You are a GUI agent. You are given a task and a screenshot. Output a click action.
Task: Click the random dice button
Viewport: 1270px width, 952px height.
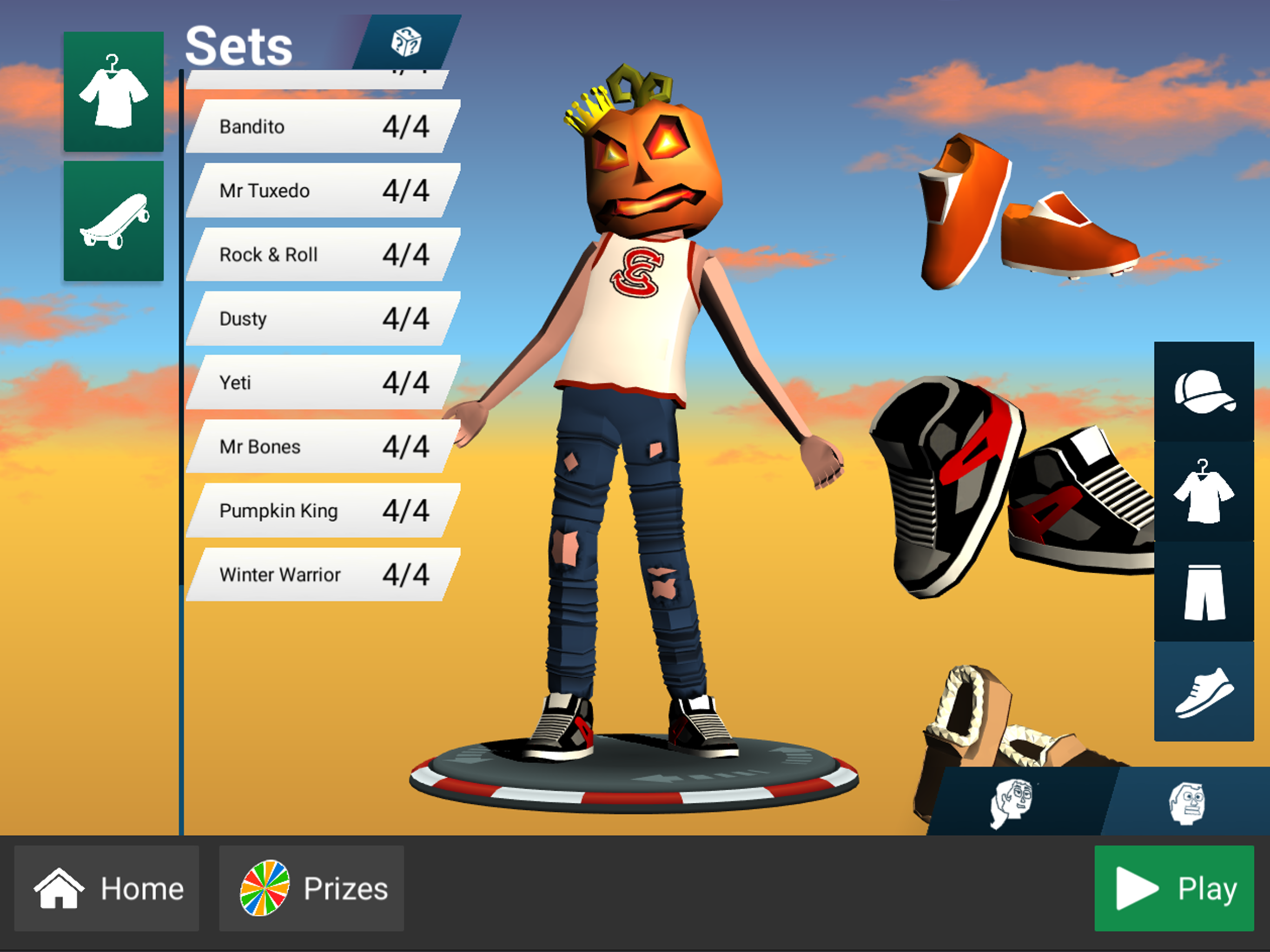[x=406, y=42]
